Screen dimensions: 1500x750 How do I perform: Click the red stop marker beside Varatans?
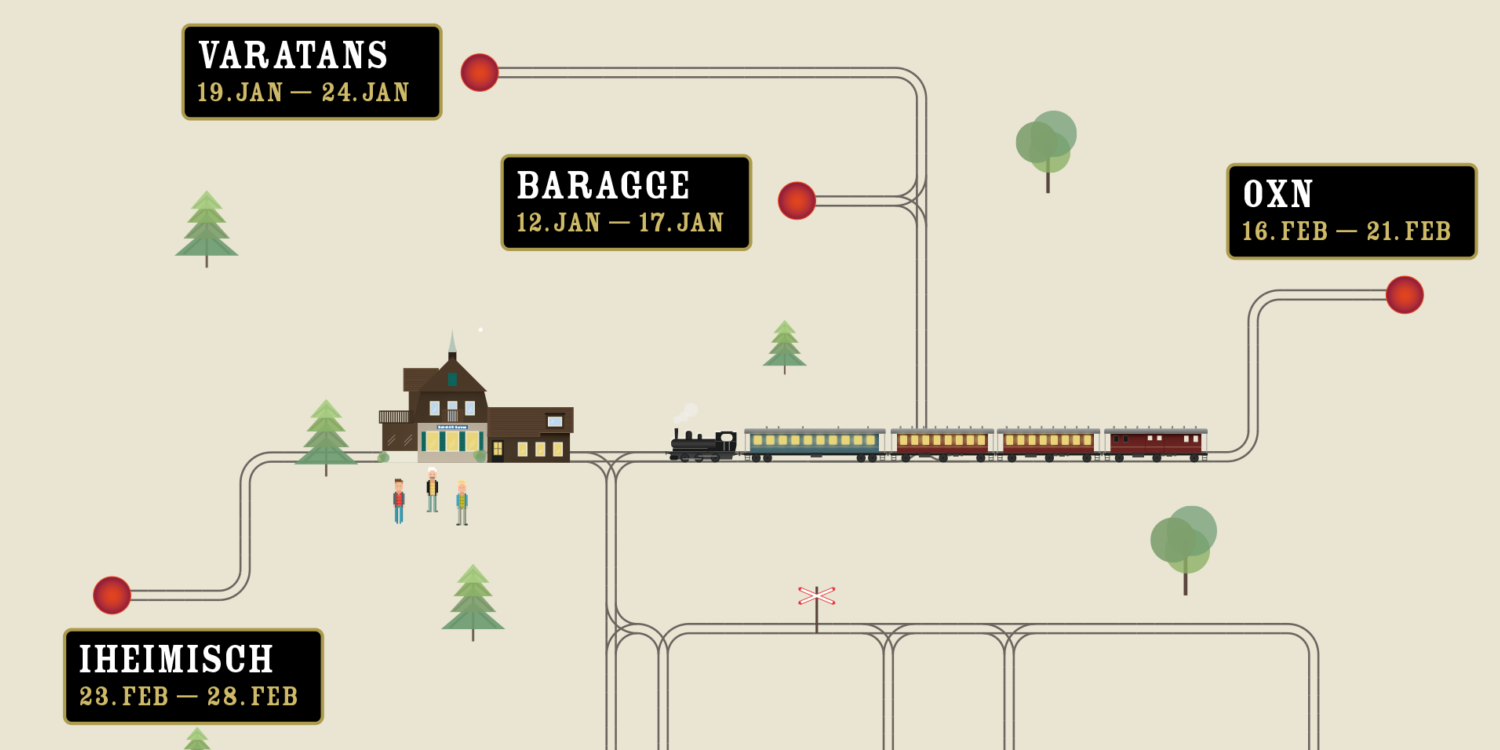pos(480,73)
